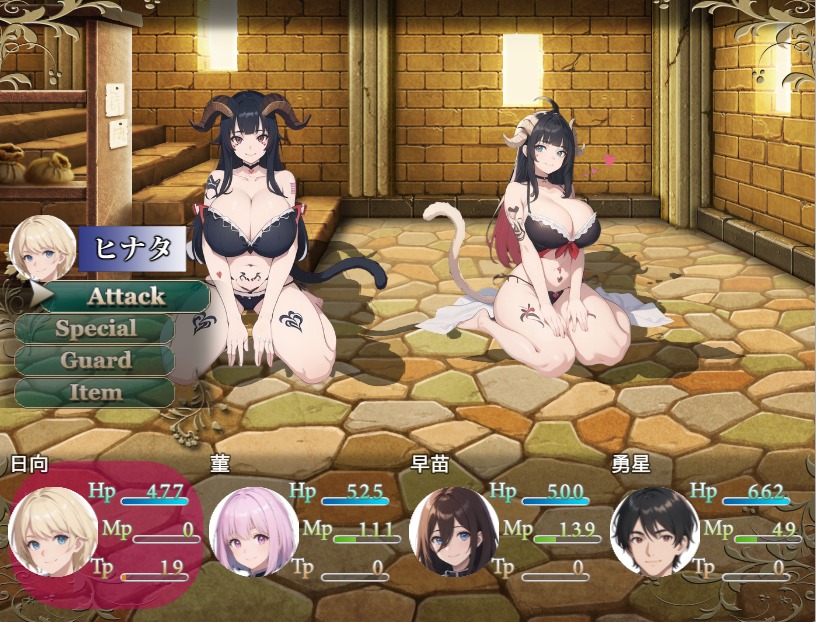The image size is (816, 622).
Task: Select the Guard command
Action: [x=96, y=360]
